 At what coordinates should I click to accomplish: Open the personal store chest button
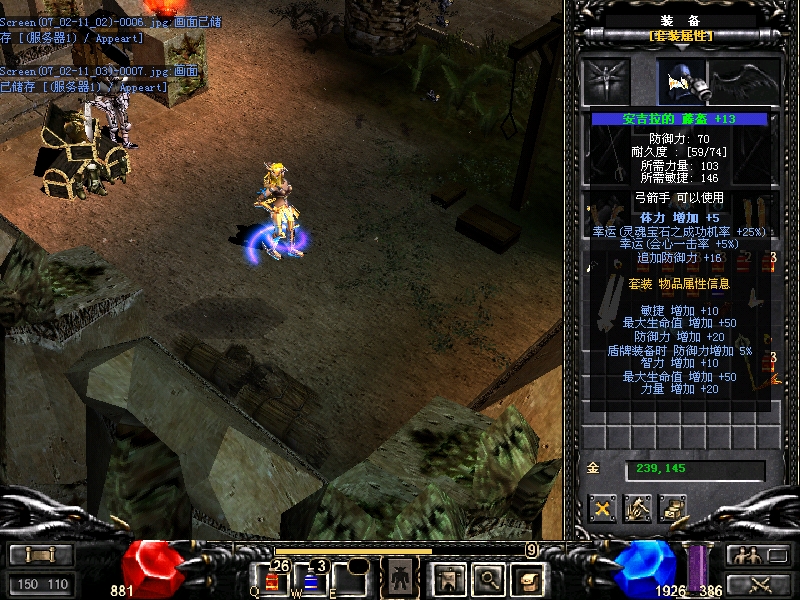[x=672, y=509]
